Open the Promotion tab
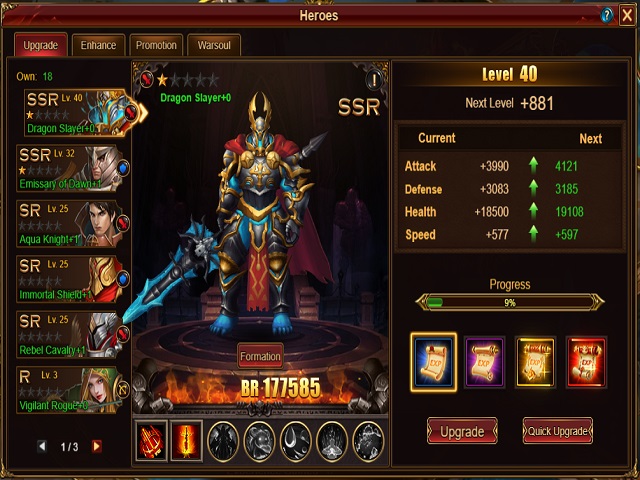The height and width of the screenshot is (480, 640). click(156, 45)
